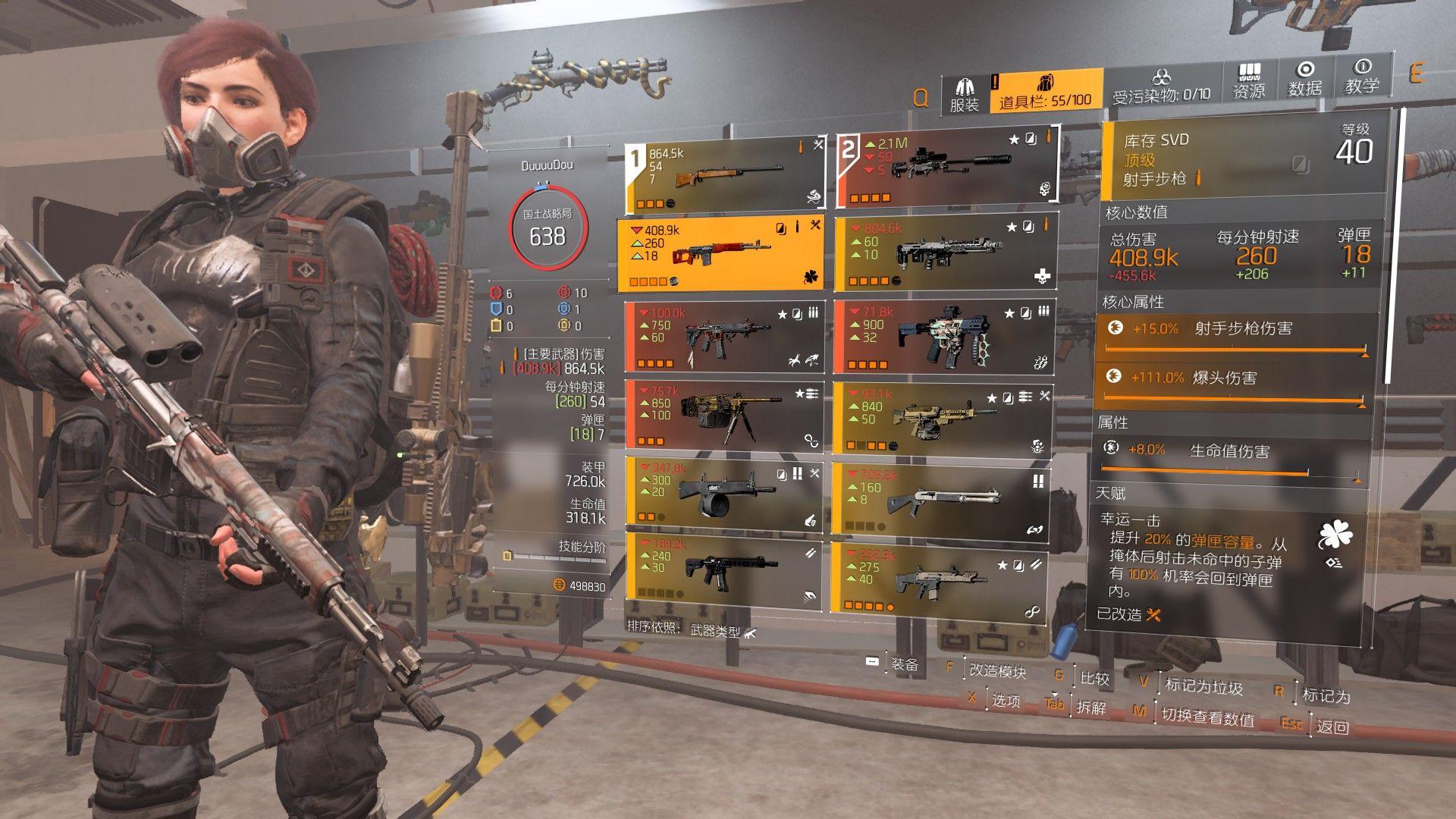Select the 2.1M sniper rifle in slot 2

pos(946,168)
